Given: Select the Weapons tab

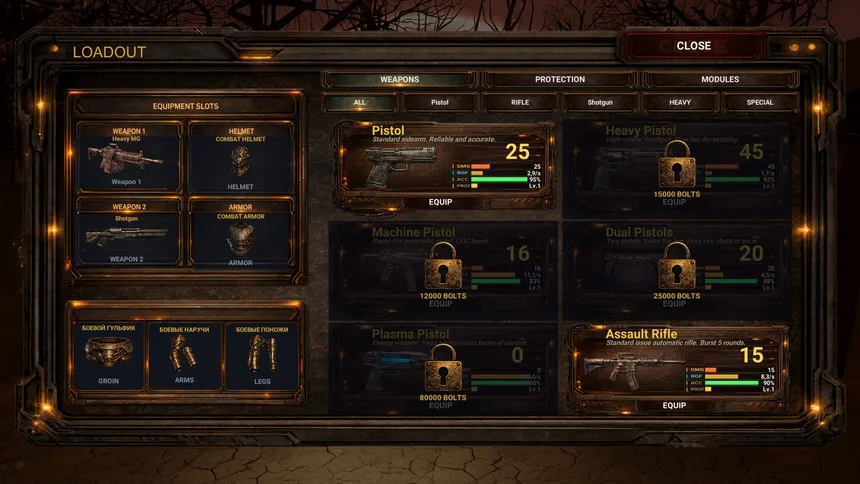Looking at the screenshot, I should [x=400, y=80].
